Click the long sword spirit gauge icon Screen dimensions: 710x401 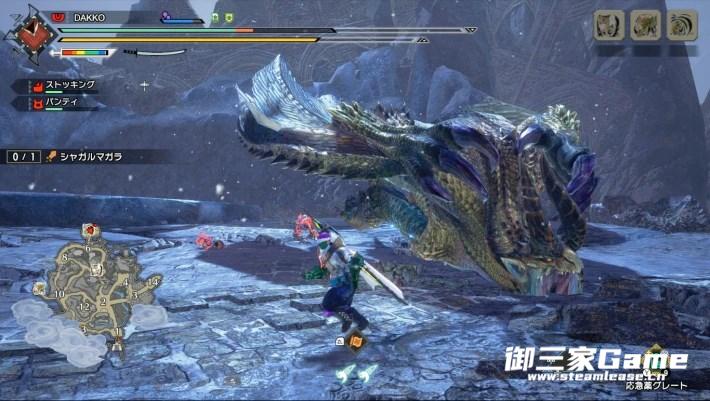click(x=160, y=53)
